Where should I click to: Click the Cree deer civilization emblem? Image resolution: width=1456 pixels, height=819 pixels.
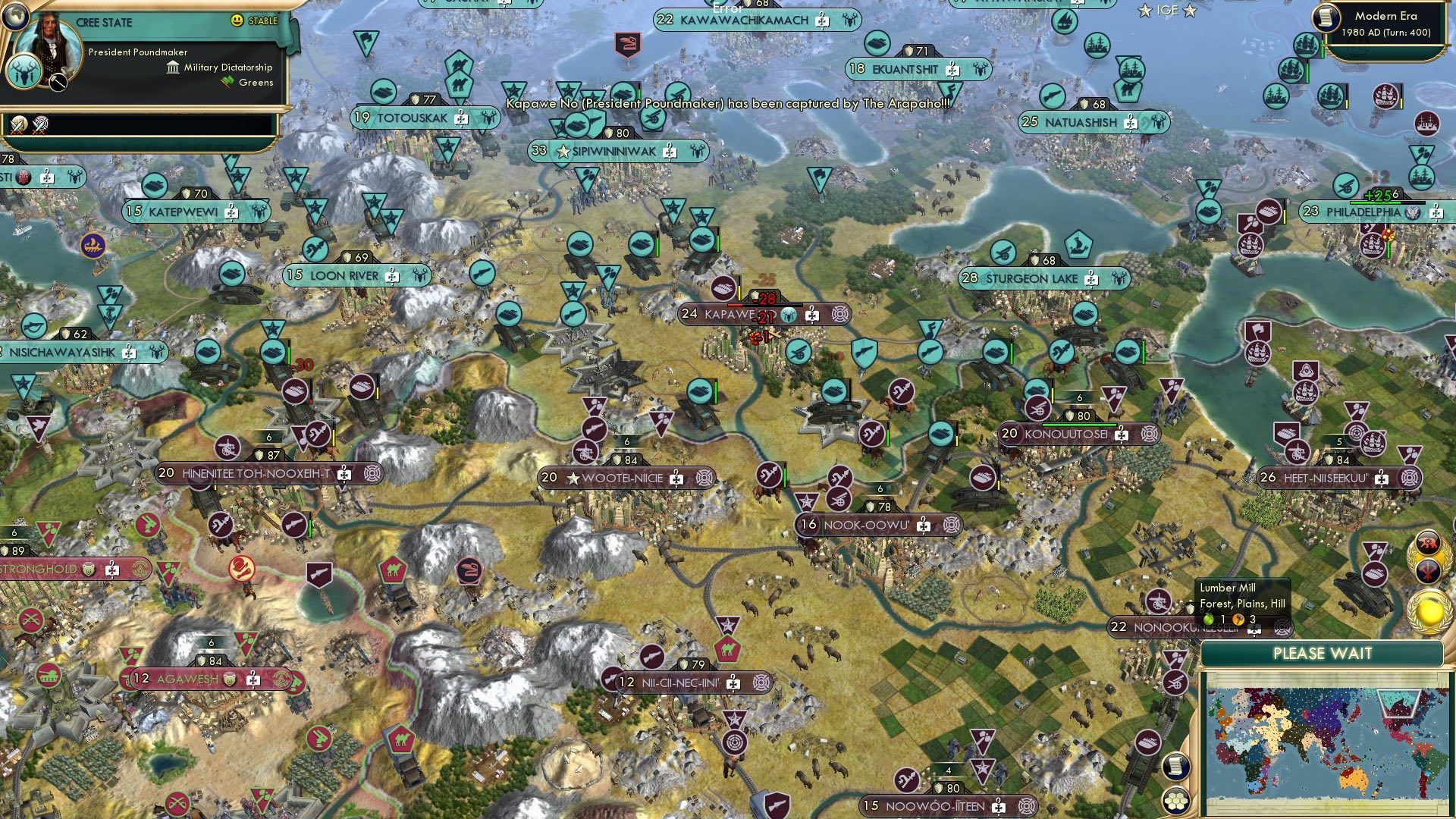(x=24, y=71)
